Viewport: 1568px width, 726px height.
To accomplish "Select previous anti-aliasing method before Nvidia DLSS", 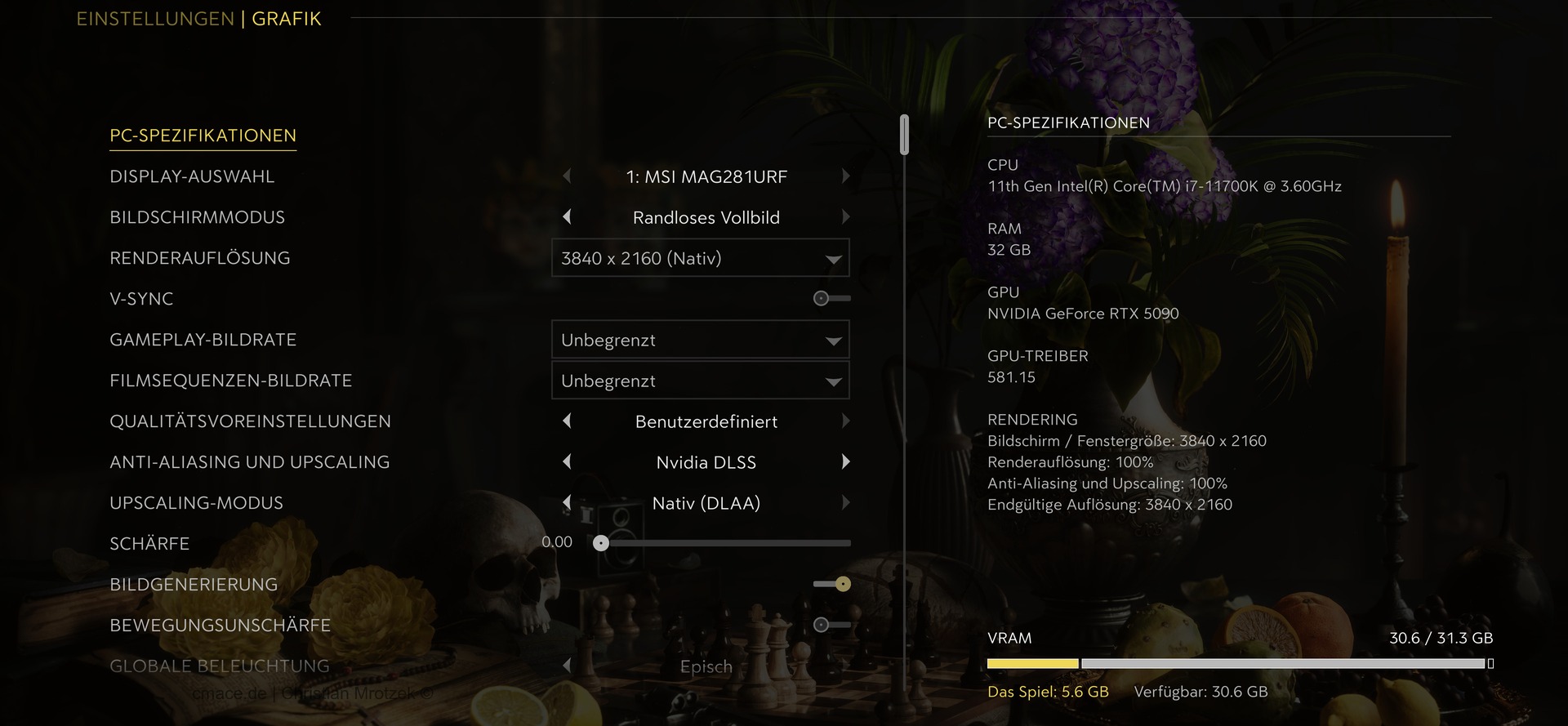I will [567, 462].
